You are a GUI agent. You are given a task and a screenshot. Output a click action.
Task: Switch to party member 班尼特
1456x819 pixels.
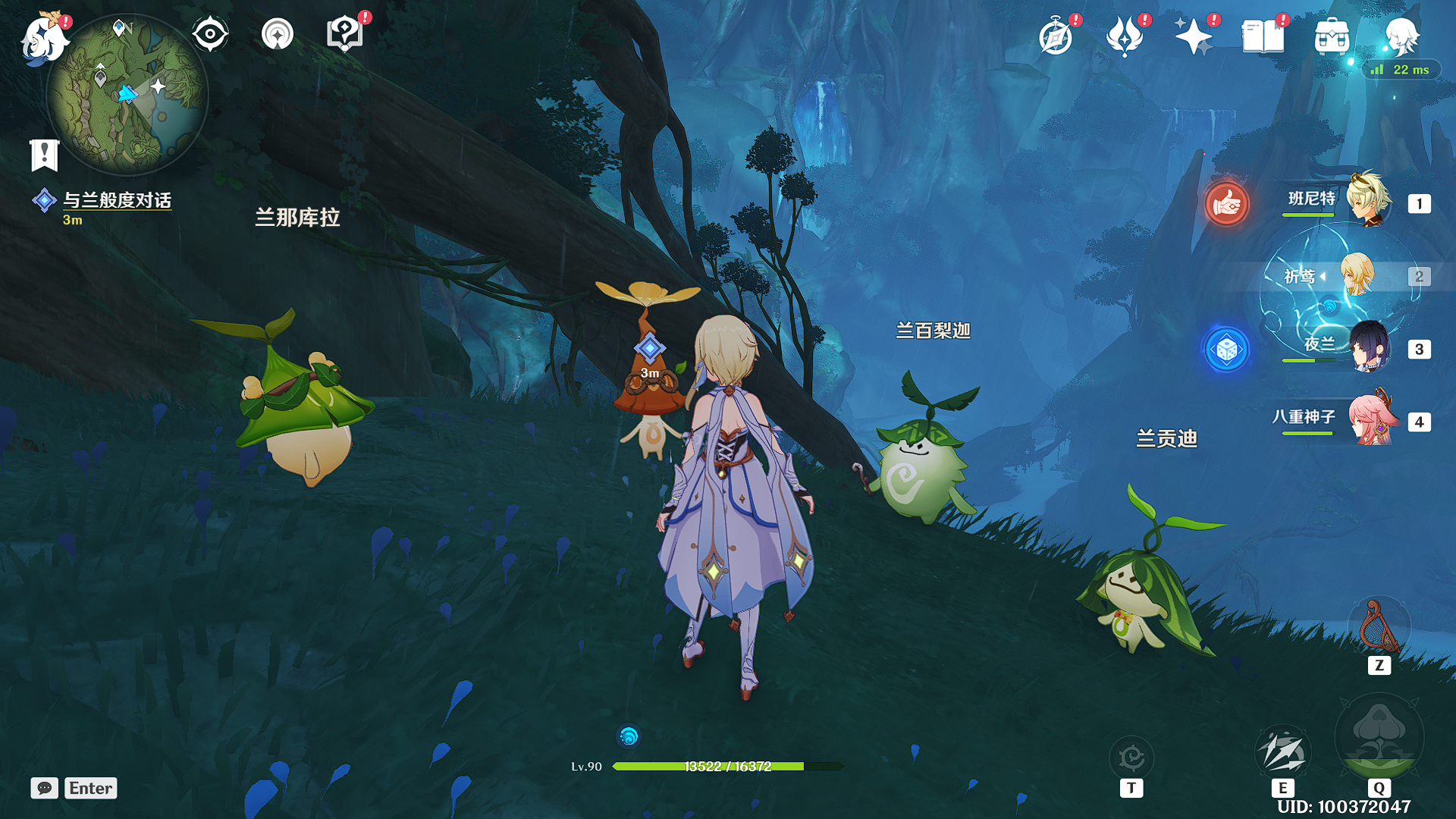(x=1368, y=200)
